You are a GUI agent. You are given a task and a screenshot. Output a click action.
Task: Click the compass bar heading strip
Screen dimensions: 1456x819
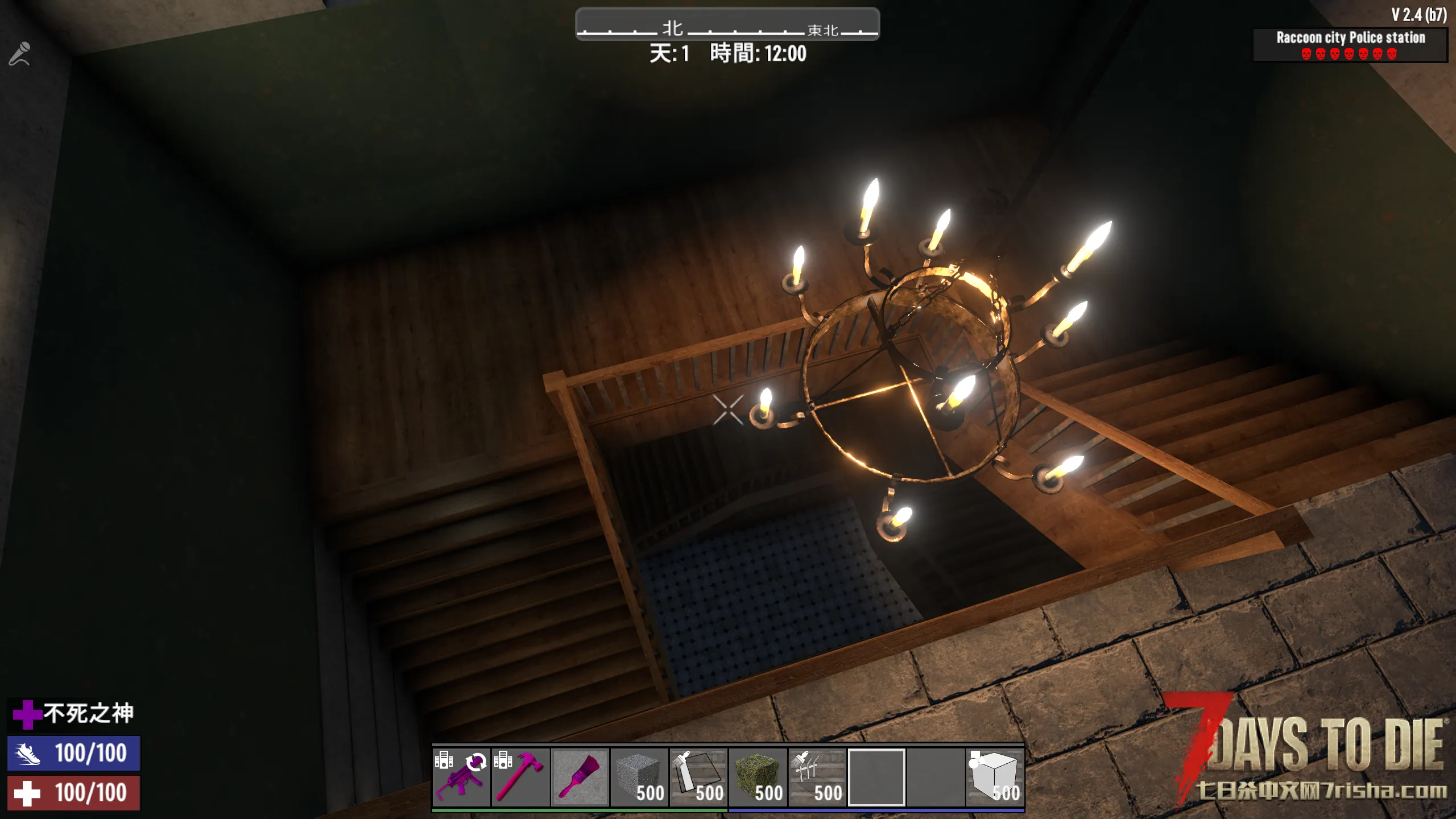click(x=727, y=25)
